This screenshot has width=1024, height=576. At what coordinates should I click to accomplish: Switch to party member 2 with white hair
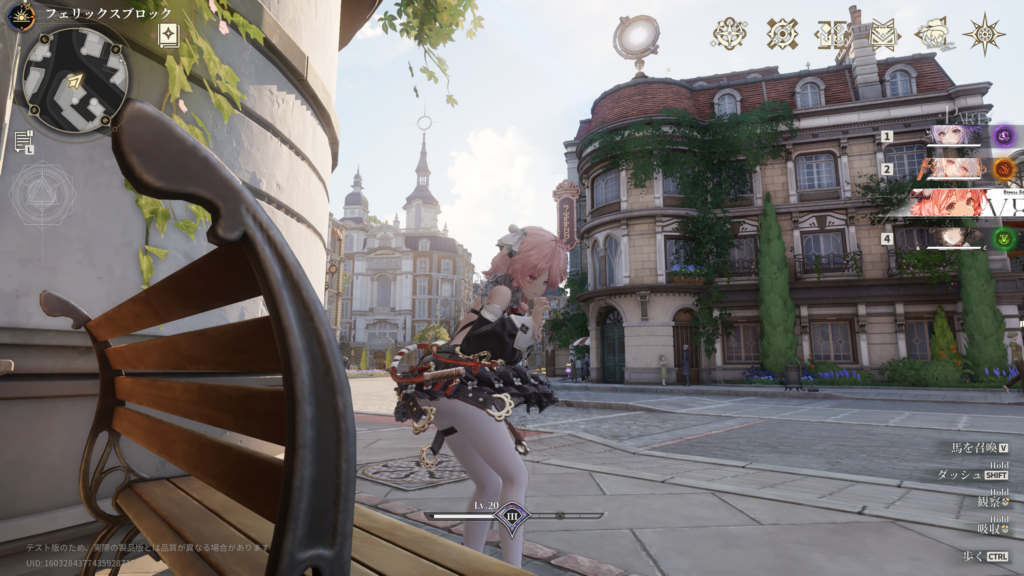tap(955, 168)
